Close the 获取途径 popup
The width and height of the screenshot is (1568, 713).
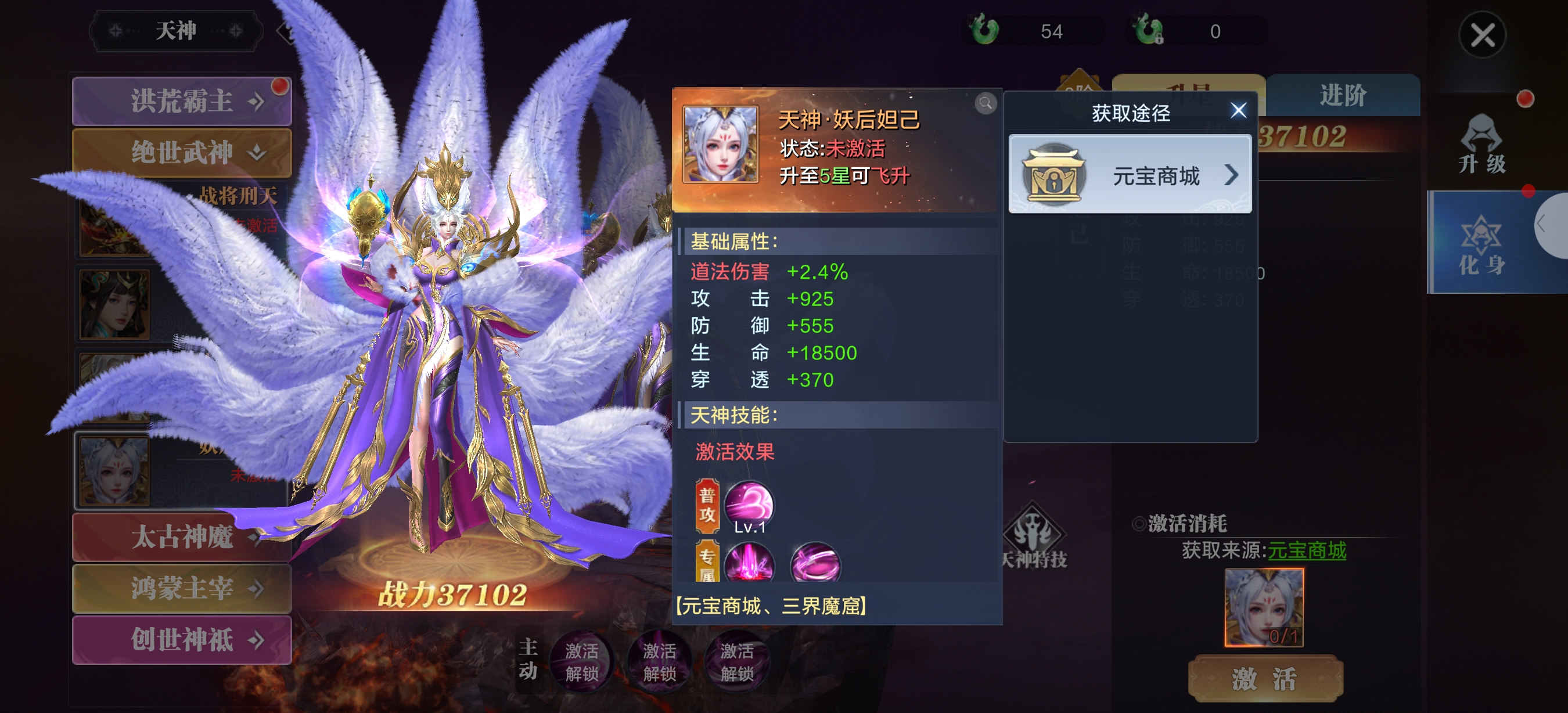tap(1238, 111)
